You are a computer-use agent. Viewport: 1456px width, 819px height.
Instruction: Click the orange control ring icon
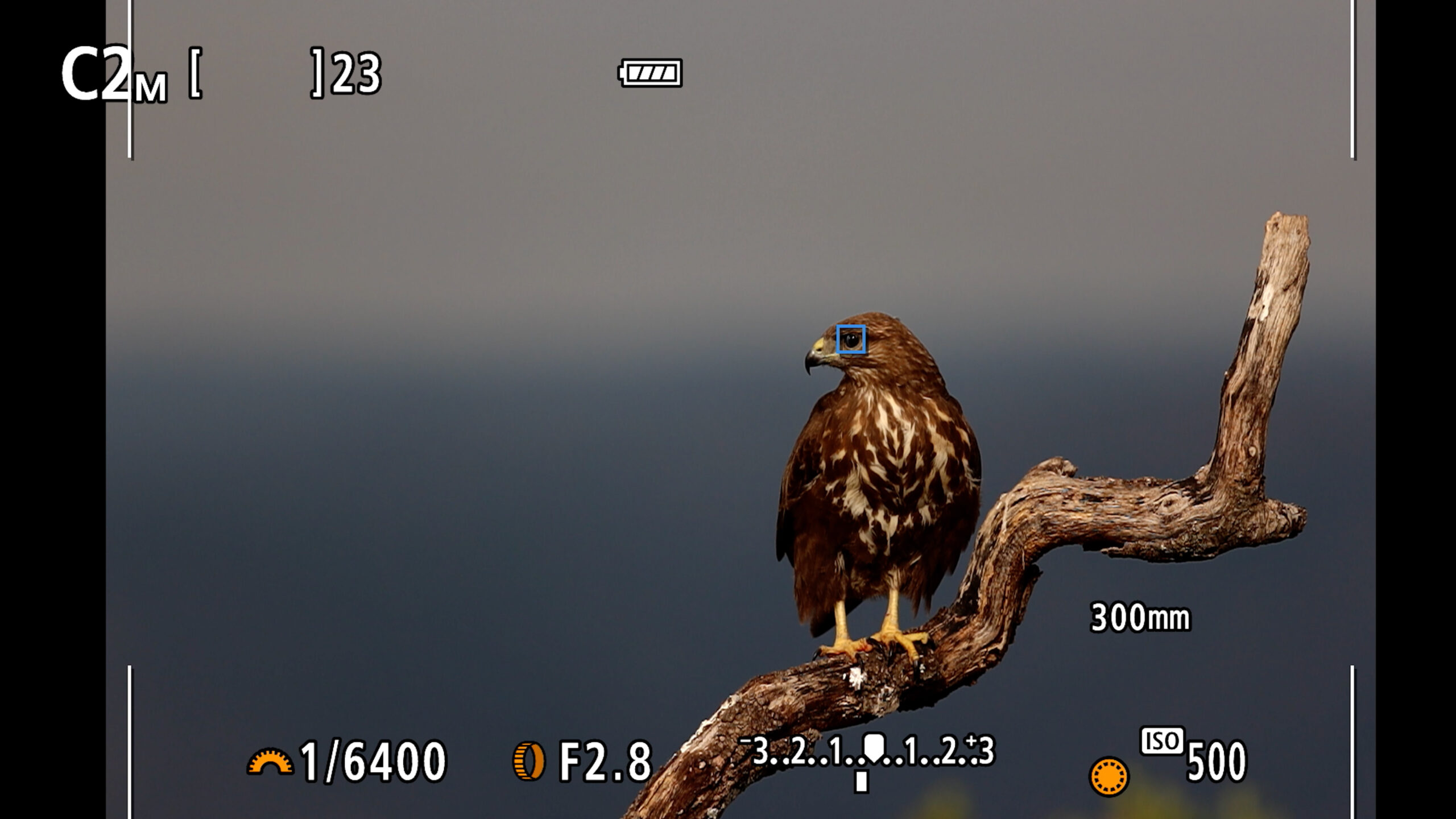(x=528, y=761)
